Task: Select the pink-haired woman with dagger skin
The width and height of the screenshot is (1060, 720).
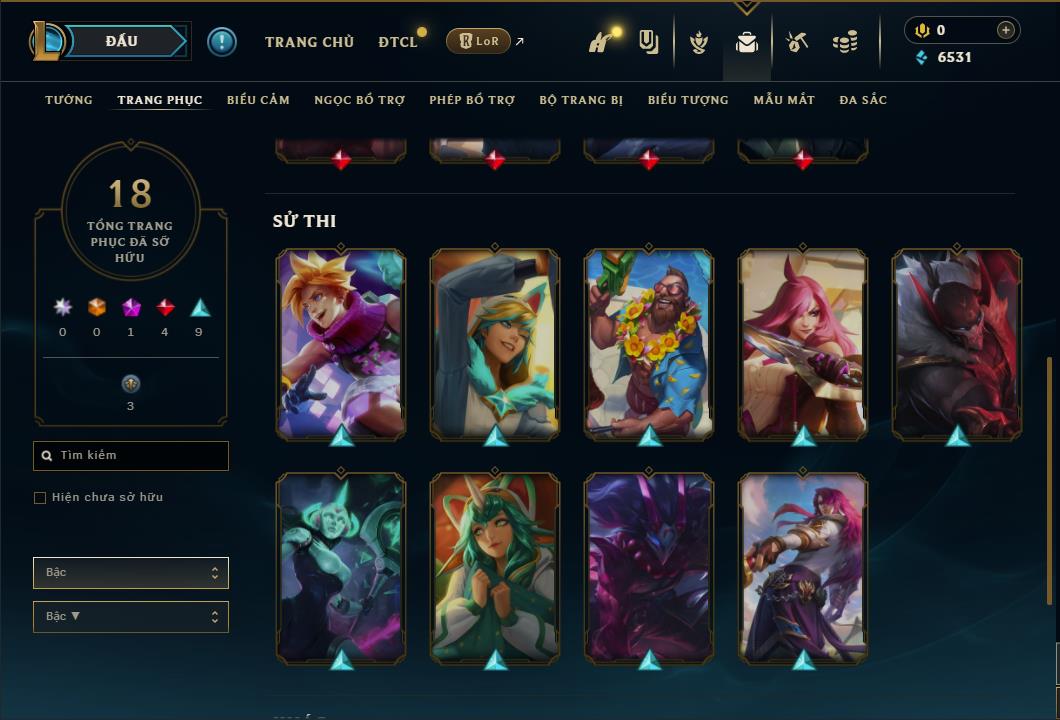Action: [803, 343]
